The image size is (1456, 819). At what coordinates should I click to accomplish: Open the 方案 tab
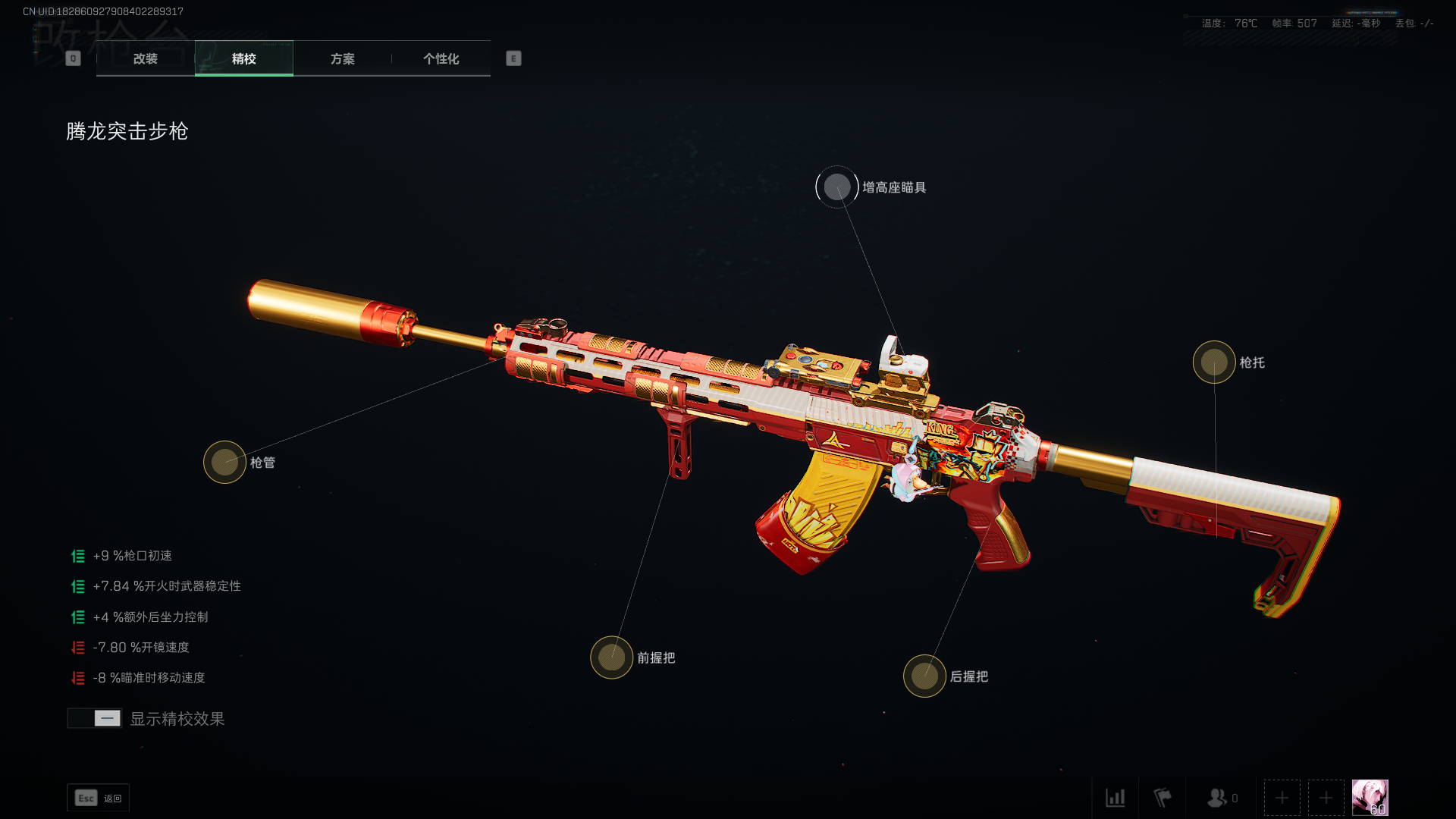tap(342, 58)
